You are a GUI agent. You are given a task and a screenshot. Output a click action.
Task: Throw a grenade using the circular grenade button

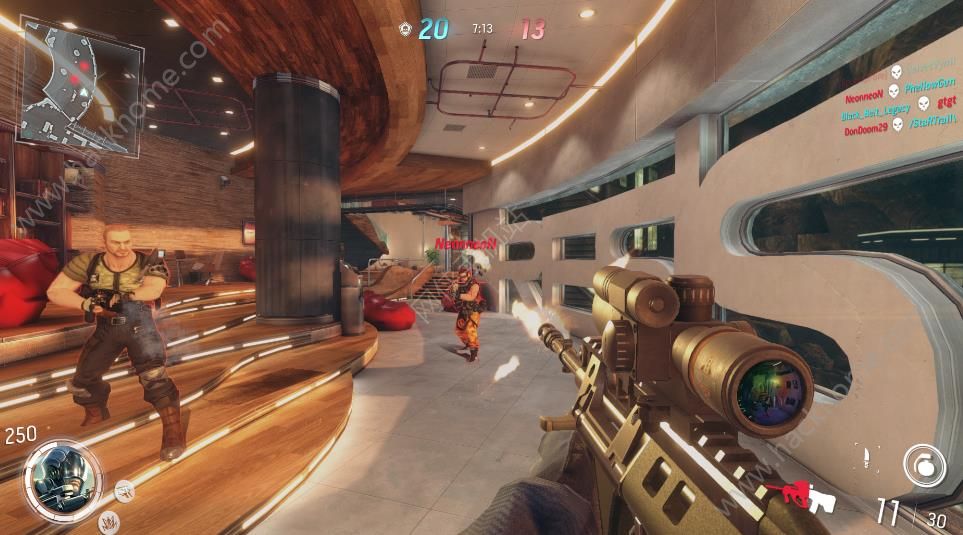923,465
